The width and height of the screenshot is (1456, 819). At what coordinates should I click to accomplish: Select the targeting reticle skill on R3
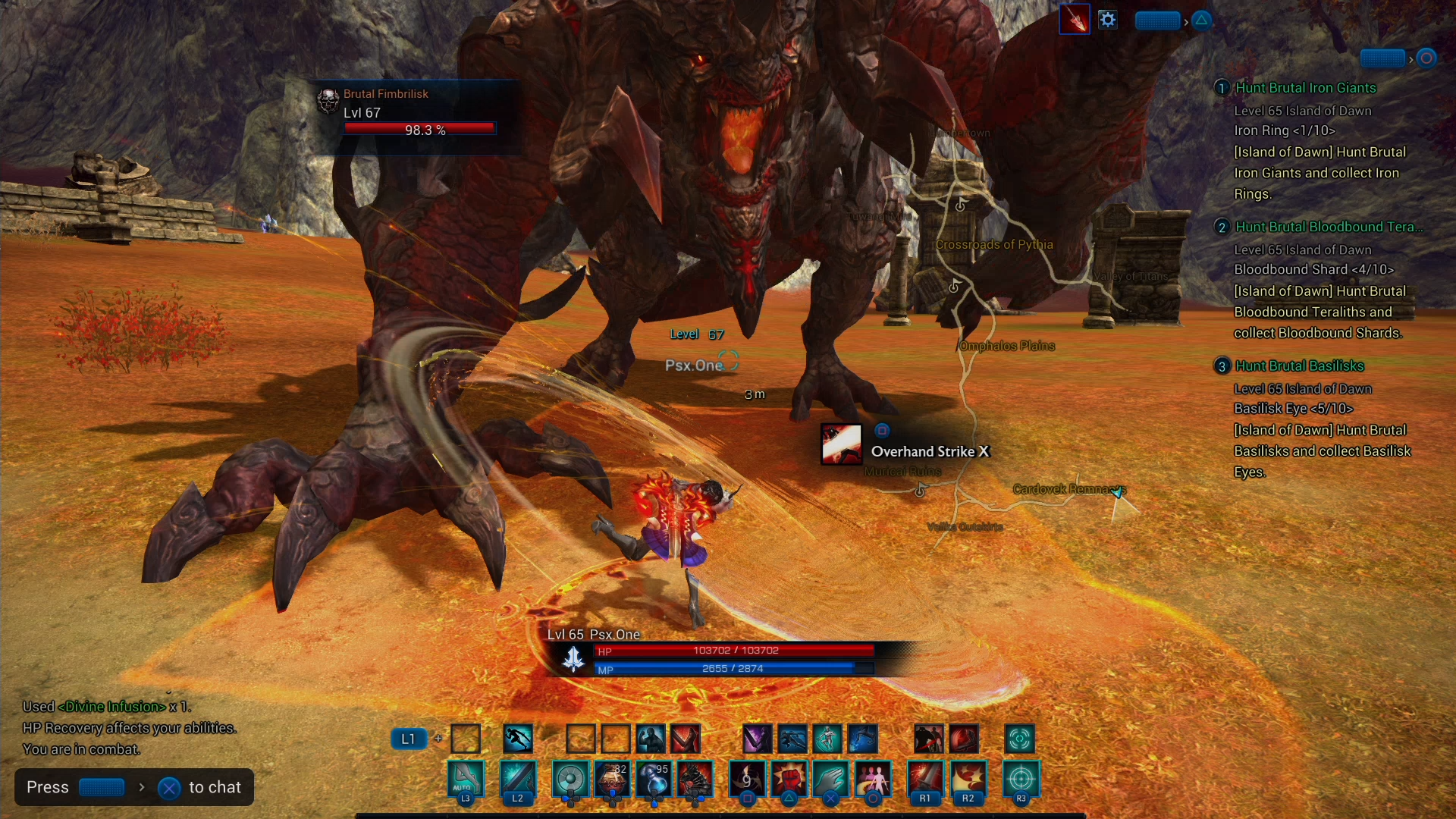tap(1021, 780)
